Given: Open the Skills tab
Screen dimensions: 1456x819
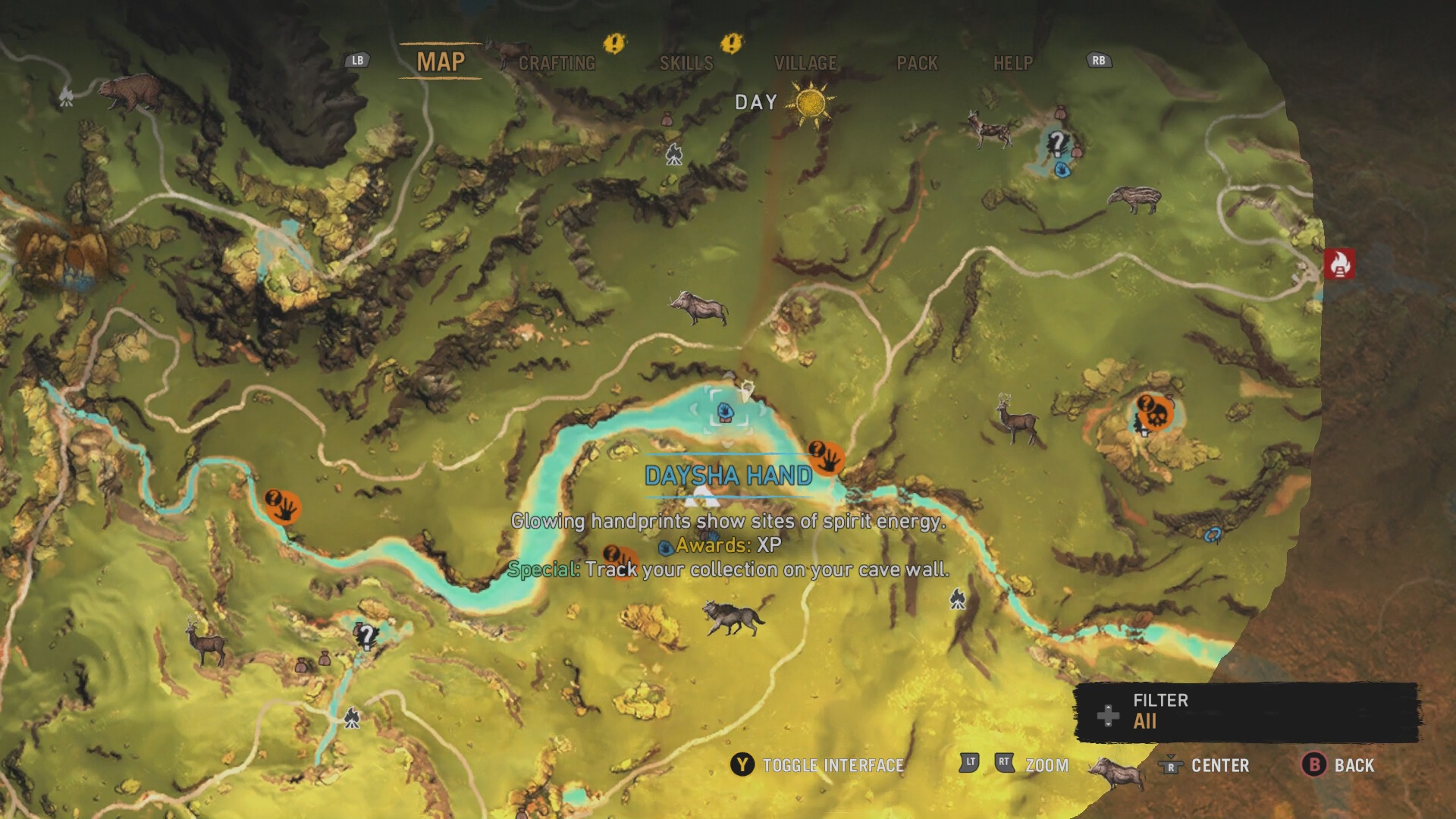Looking at the screenshot, I should (x=686, y=63).
